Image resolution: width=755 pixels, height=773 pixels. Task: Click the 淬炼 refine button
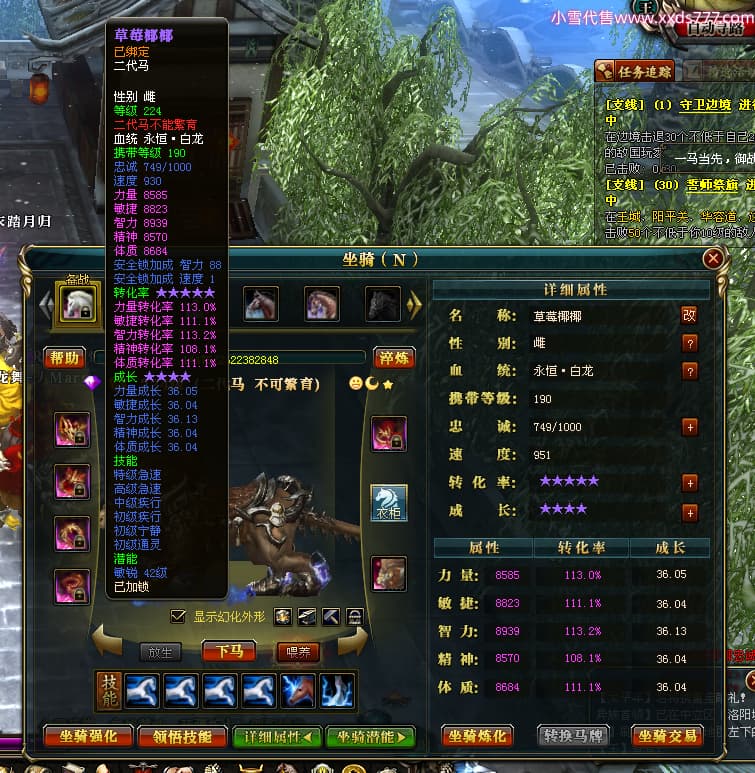coord(395,358)
